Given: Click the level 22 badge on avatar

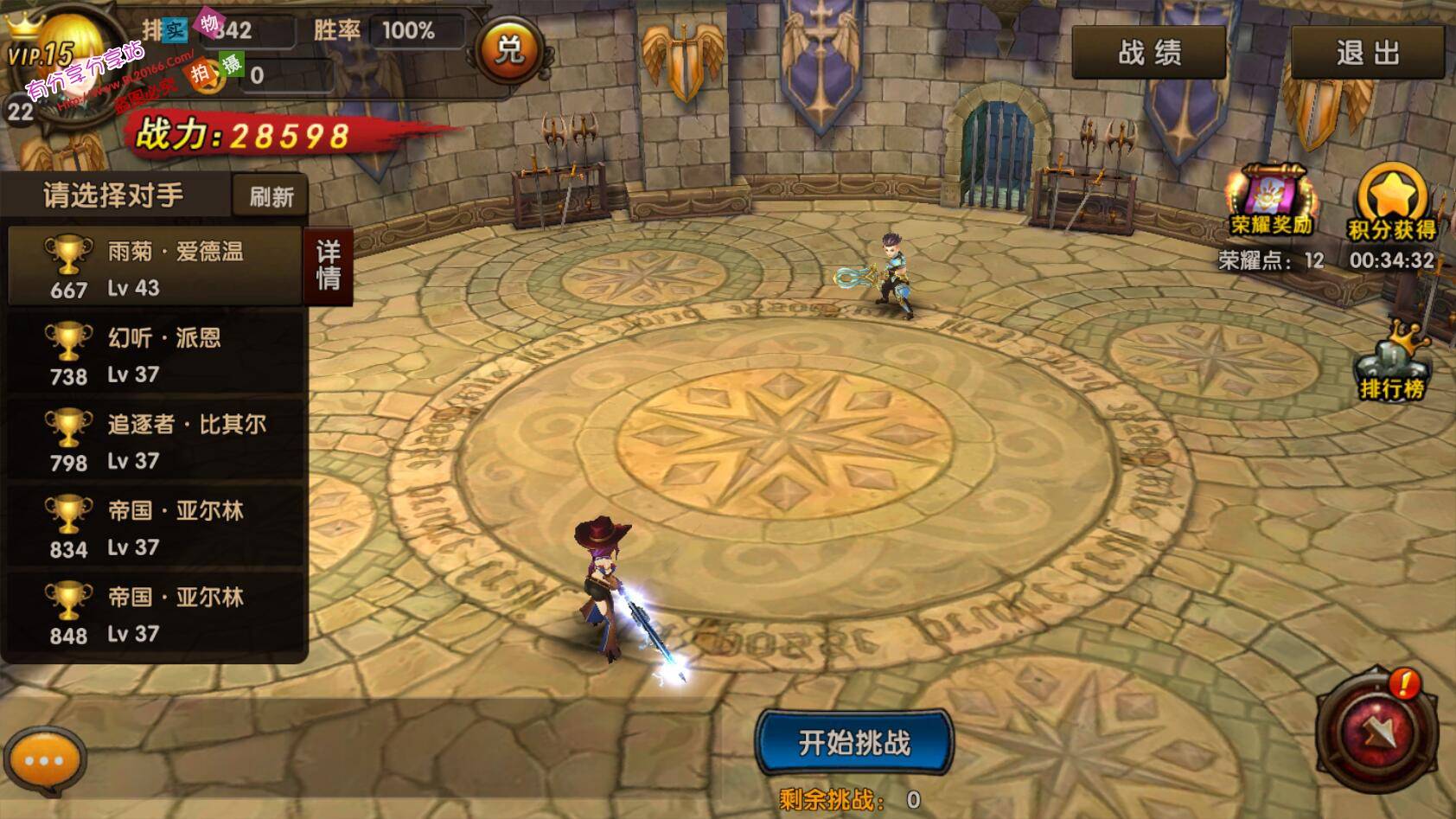Looking at the screenshot, I should click(21, 112).
